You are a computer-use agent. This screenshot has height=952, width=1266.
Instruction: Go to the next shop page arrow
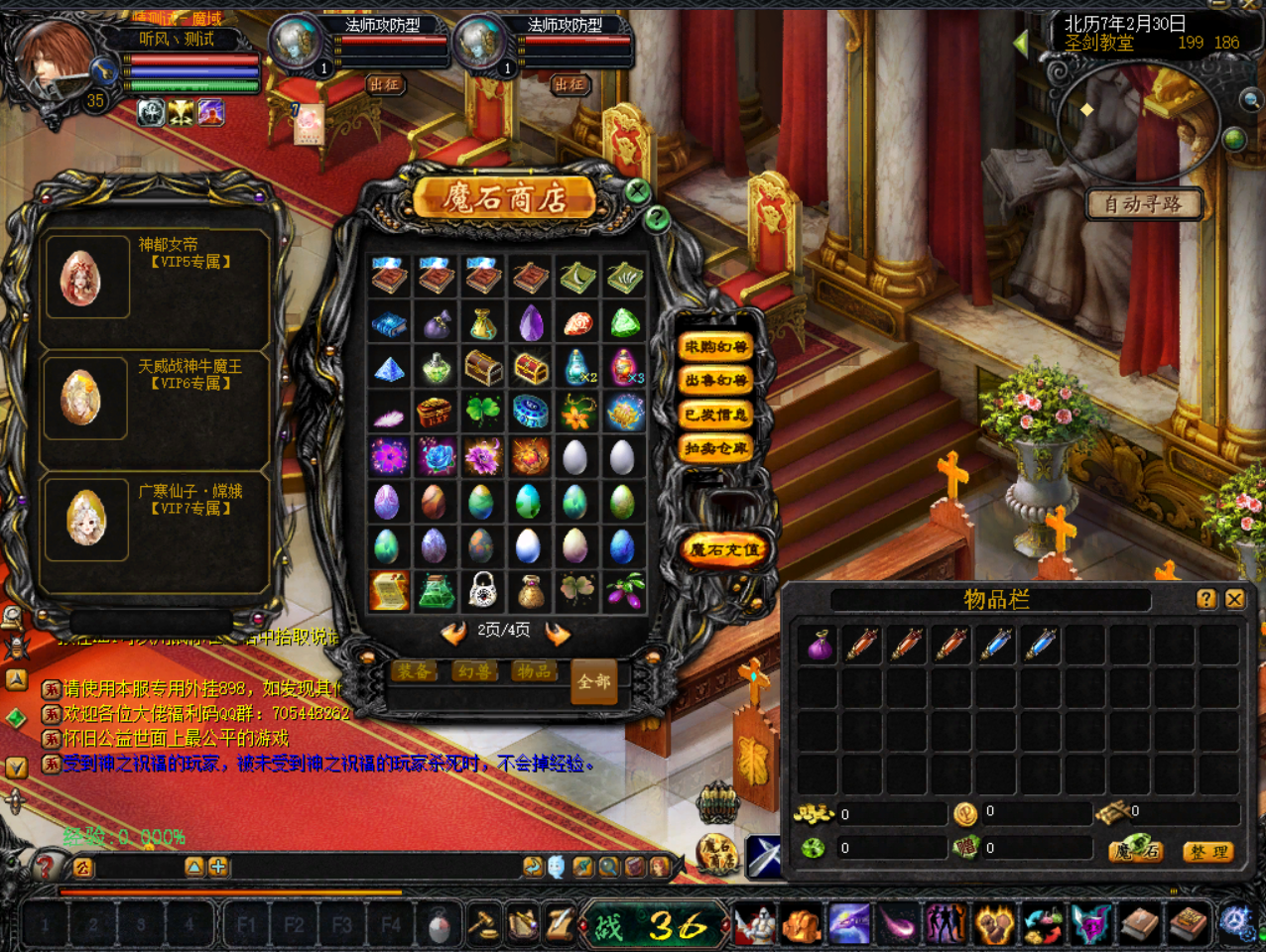[559, 633]
